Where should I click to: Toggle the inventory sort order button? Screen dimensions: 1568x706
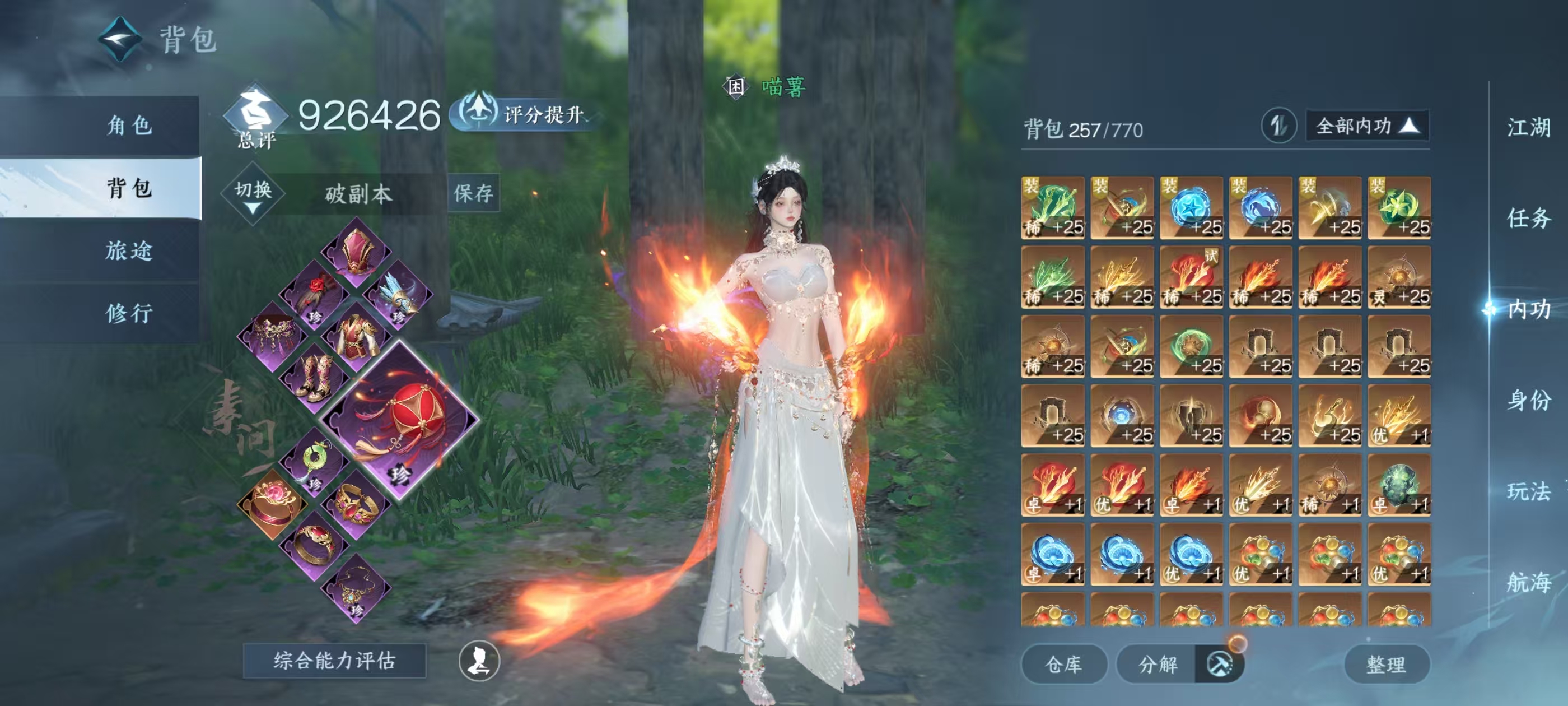click(1278, 126)
